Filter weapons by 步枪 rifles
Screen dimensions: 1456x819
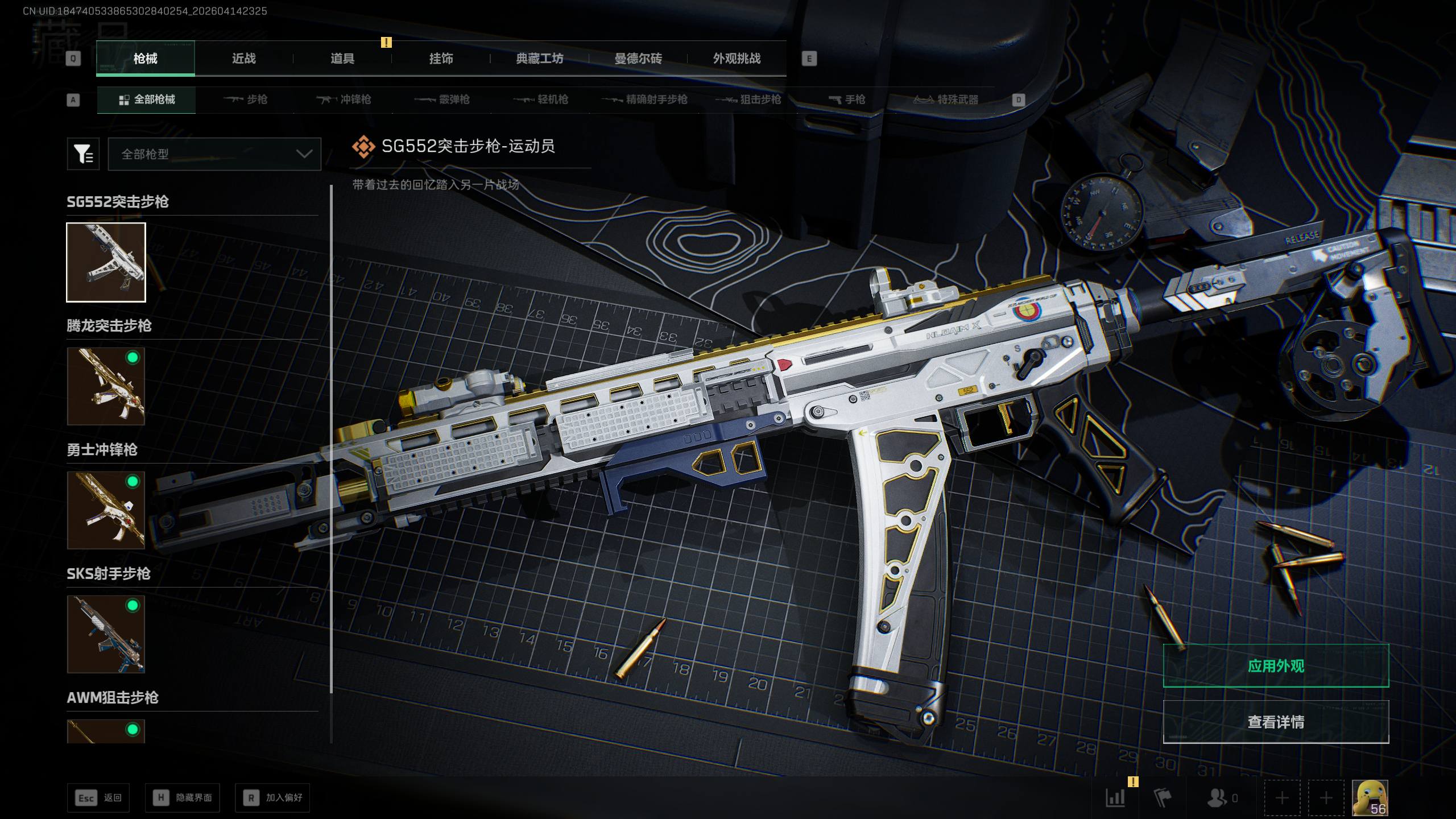(x=246, y=100)
